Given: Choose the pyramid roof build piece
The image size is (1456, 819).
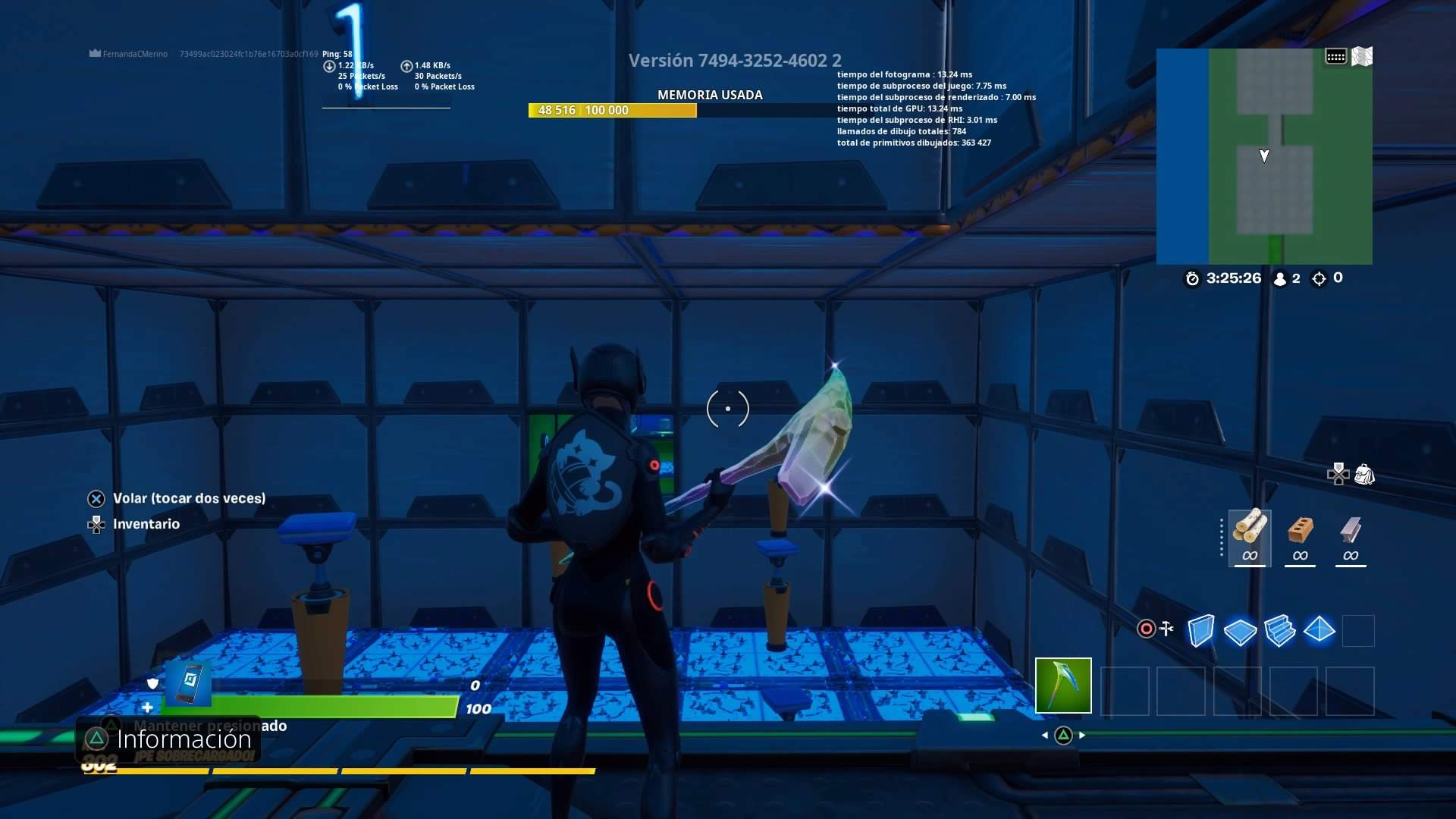Looking at the screenshot, I should (1319, 630).
